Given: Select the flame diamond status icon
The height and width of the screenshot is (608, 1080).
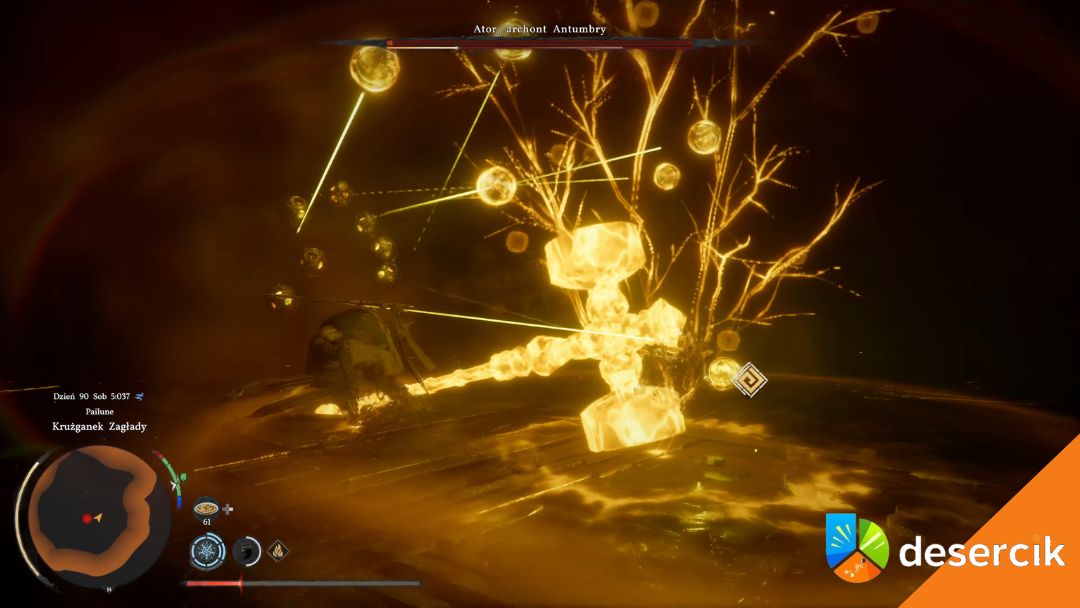Looking at the screenshot, I should [x=279, y=549].
